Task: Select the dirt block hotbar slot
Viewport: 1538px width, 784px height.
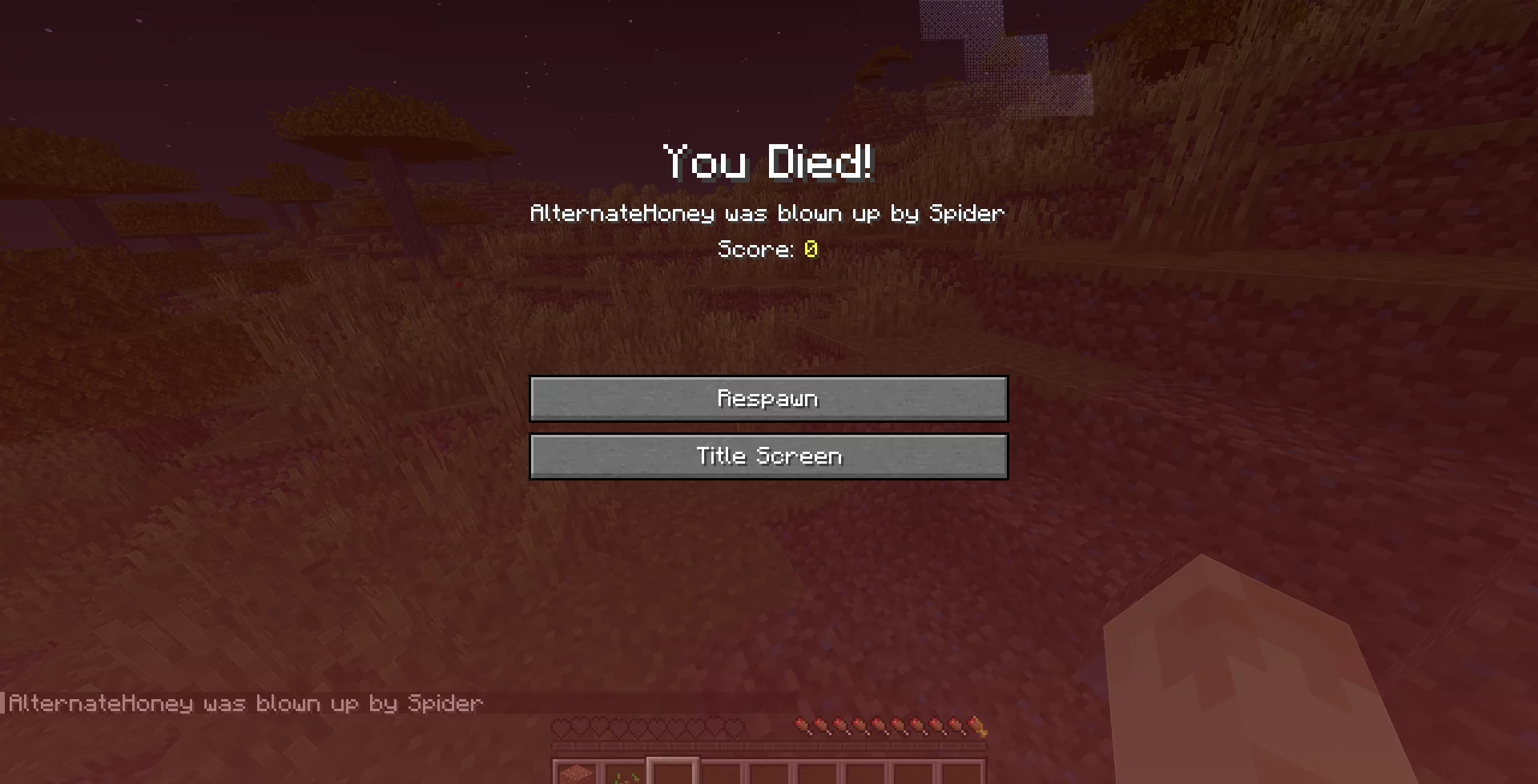Action: 577,774
